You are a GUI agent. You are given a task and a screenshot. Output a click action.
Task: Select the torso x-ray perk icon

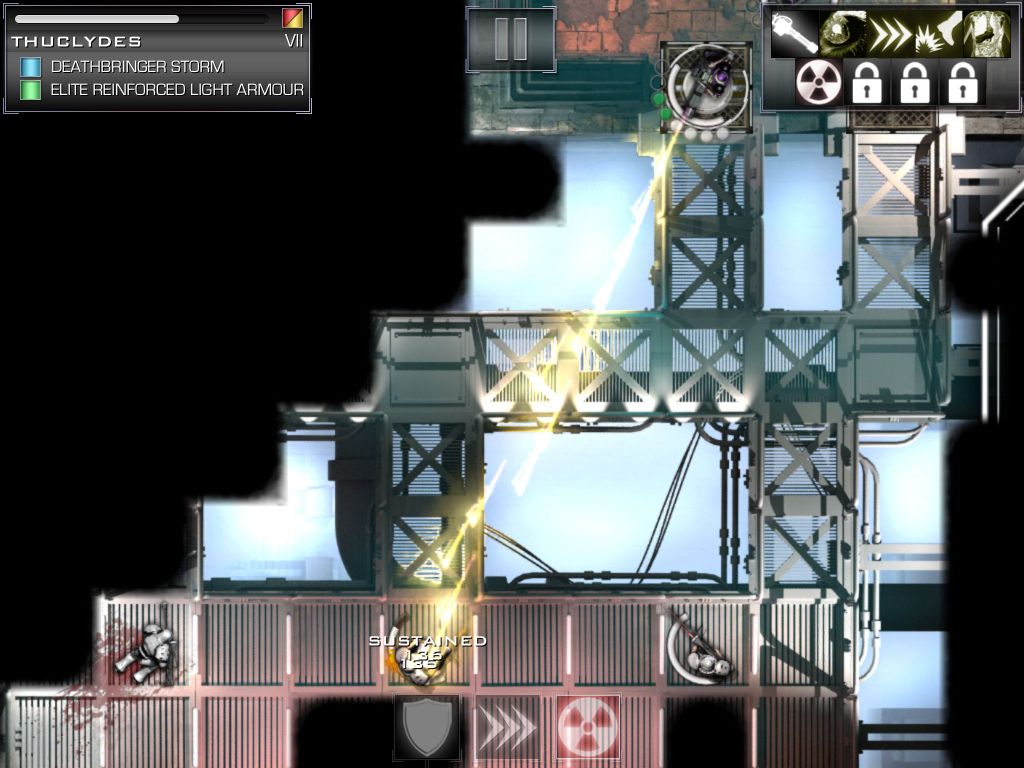click(x=986, y=34)
